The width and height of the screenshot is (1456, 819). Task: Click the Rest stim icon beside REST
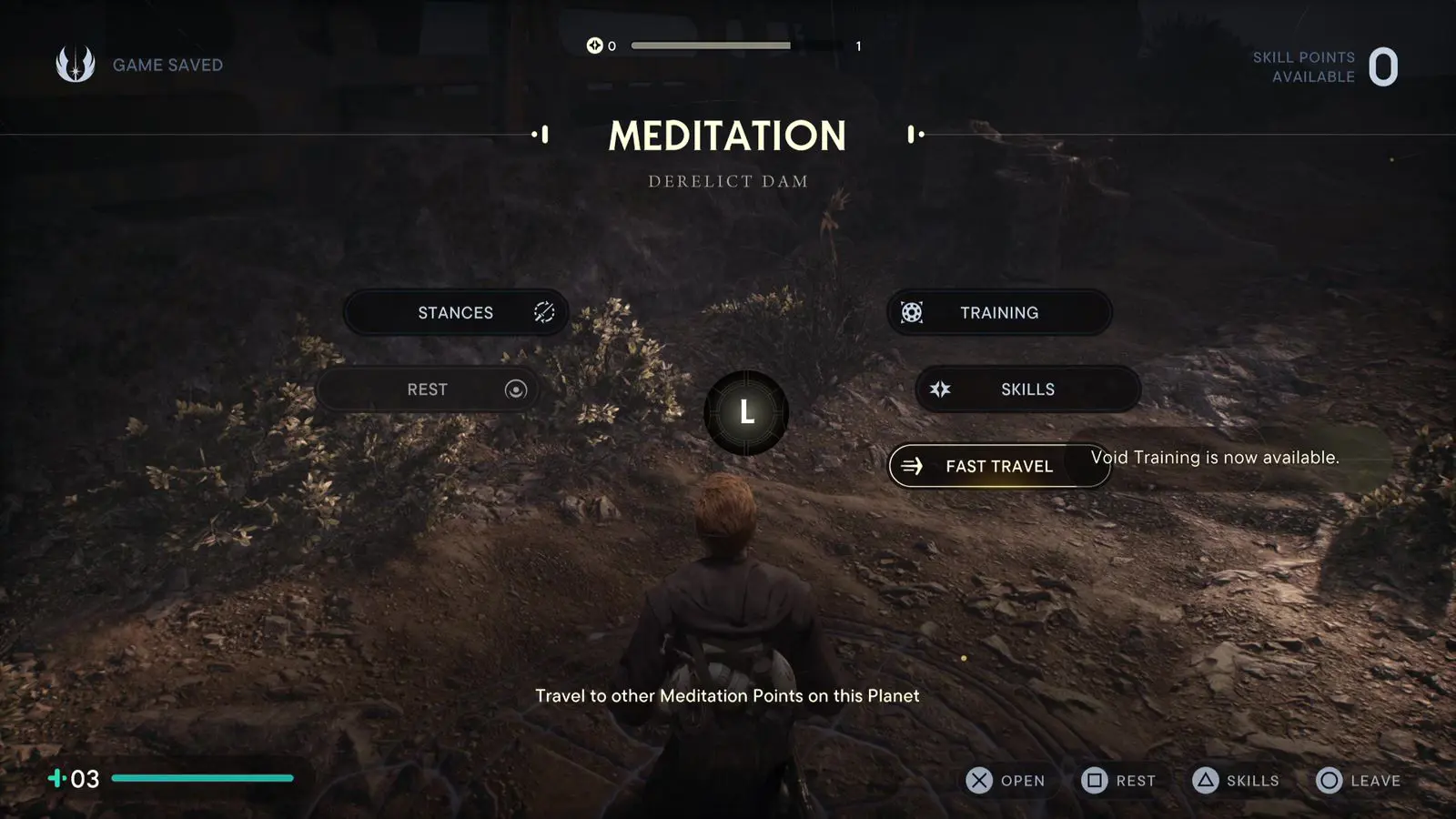click(x=515, y=389)
